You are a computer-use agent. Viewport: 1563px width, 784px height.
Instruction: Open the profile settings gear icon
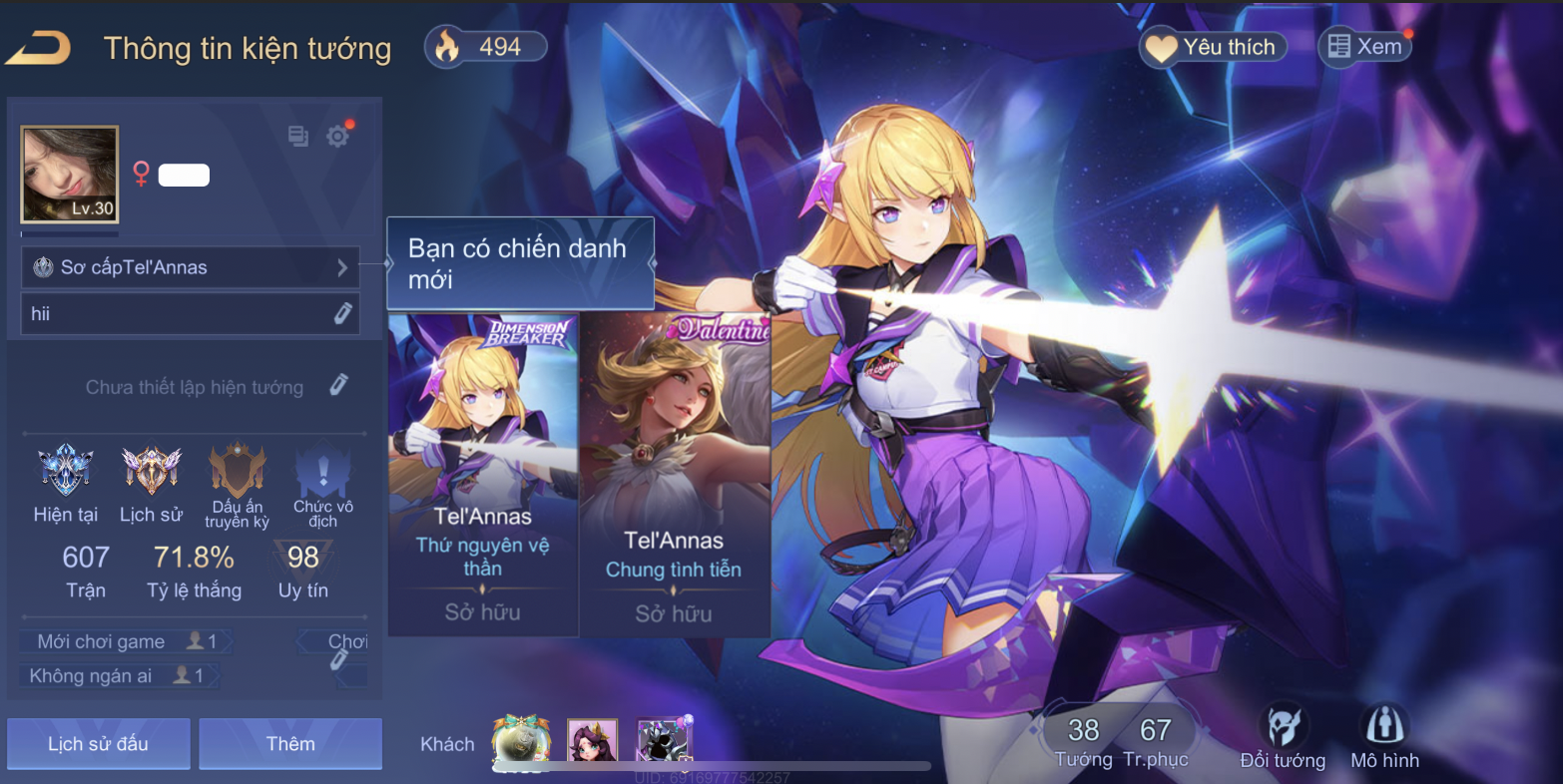338,137
